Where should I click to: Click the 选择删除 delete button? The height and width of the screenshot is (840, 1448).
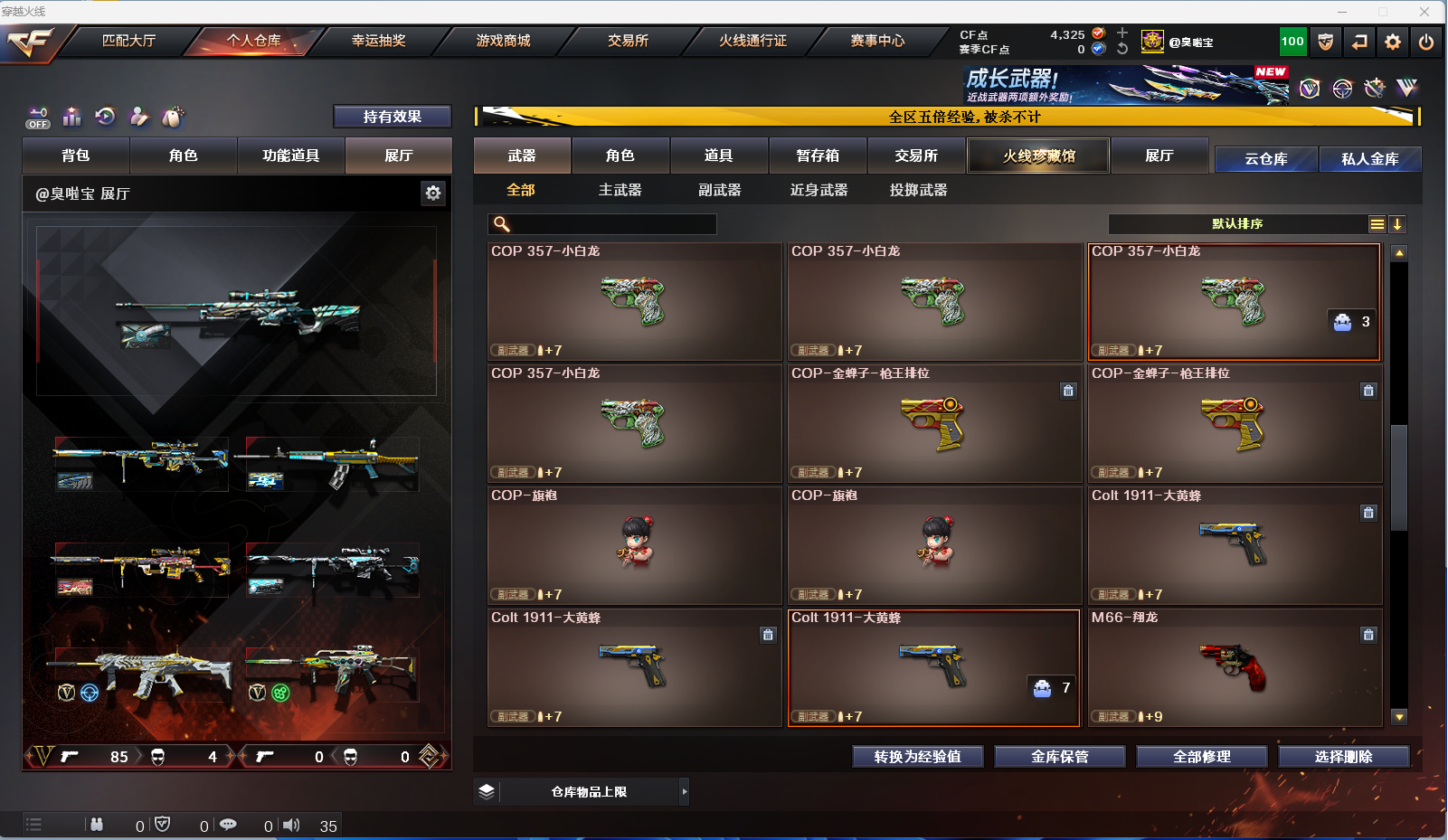click(1343, 757)
